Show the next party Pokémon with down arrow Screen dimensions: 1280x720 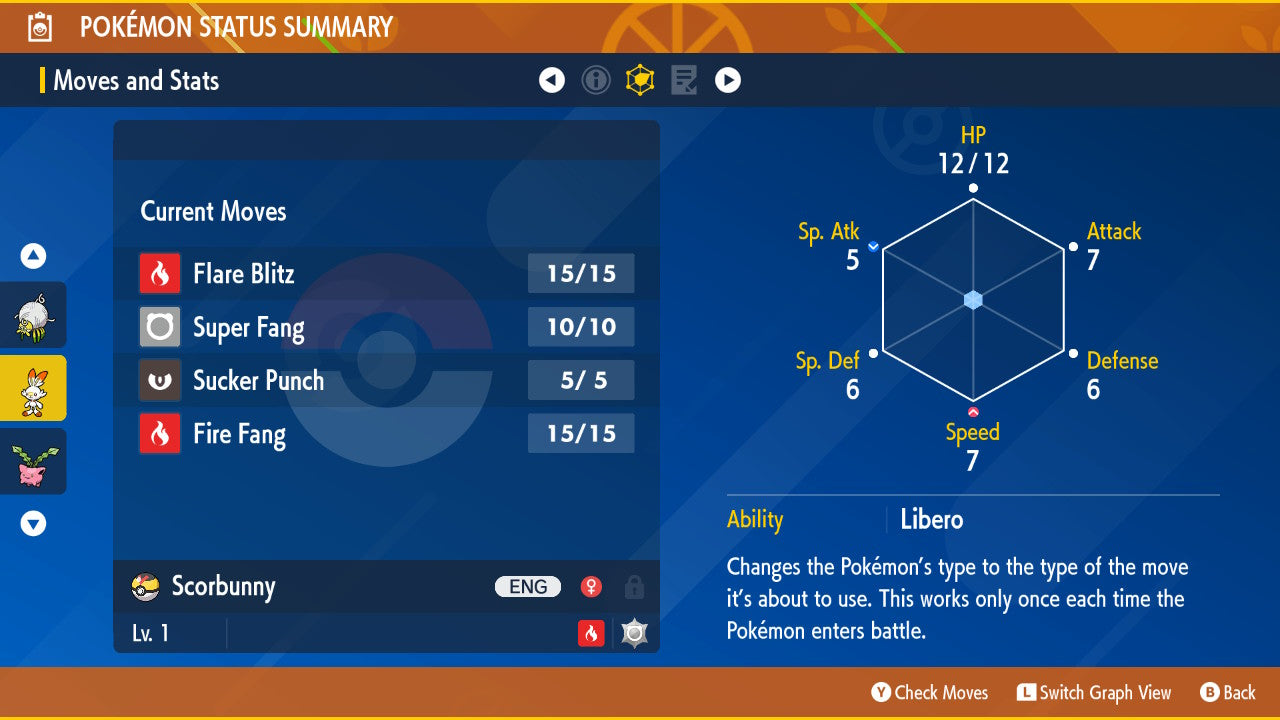[x=33, y=523]
